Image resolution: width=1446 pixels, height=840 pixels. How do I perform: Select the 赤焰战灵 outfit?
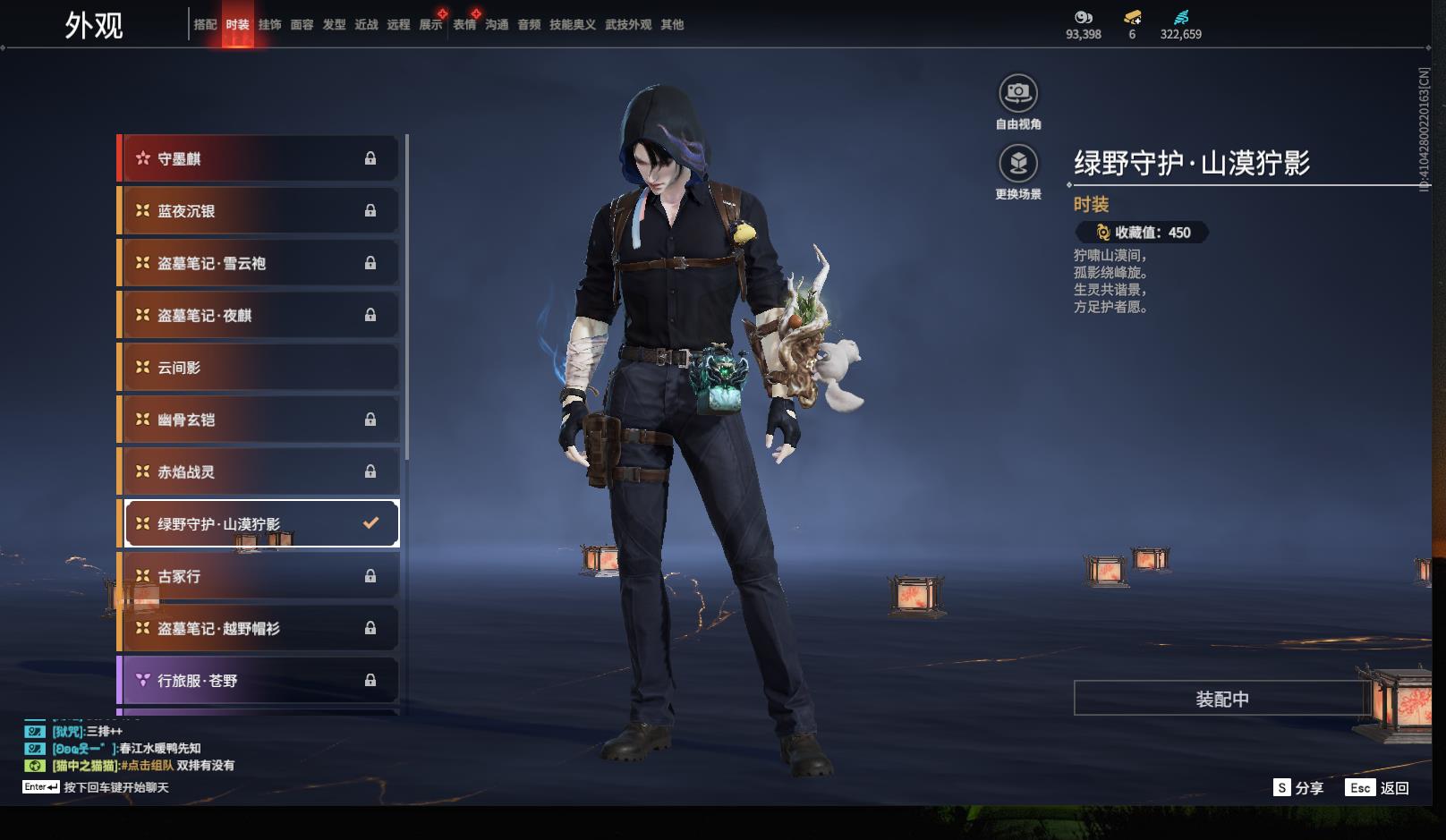(x=259, y=471)
